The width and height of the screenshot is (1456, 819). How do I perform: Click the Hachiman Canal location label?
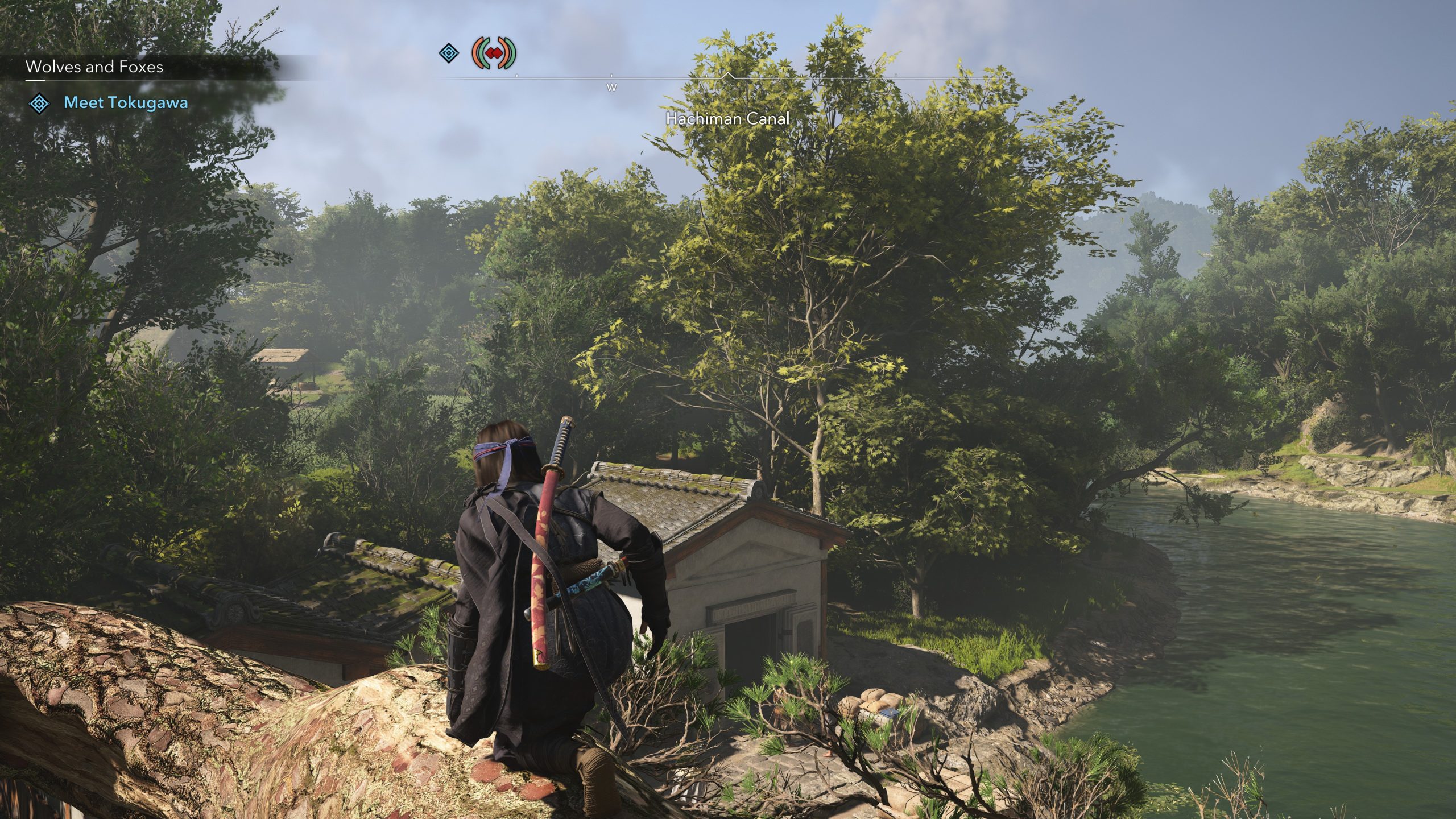[x=727, y=119]
